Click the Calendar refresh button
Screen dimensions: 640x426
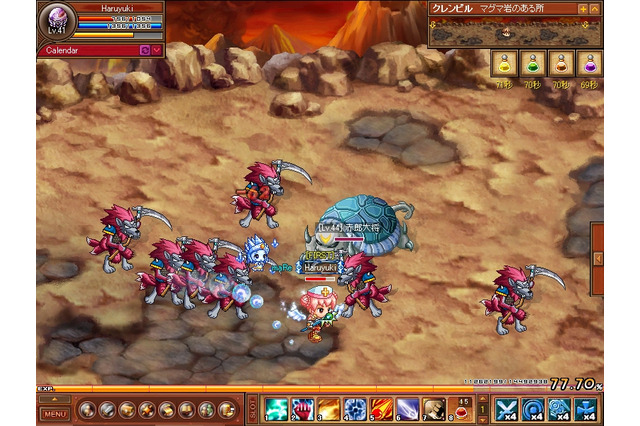click(145, 49)
